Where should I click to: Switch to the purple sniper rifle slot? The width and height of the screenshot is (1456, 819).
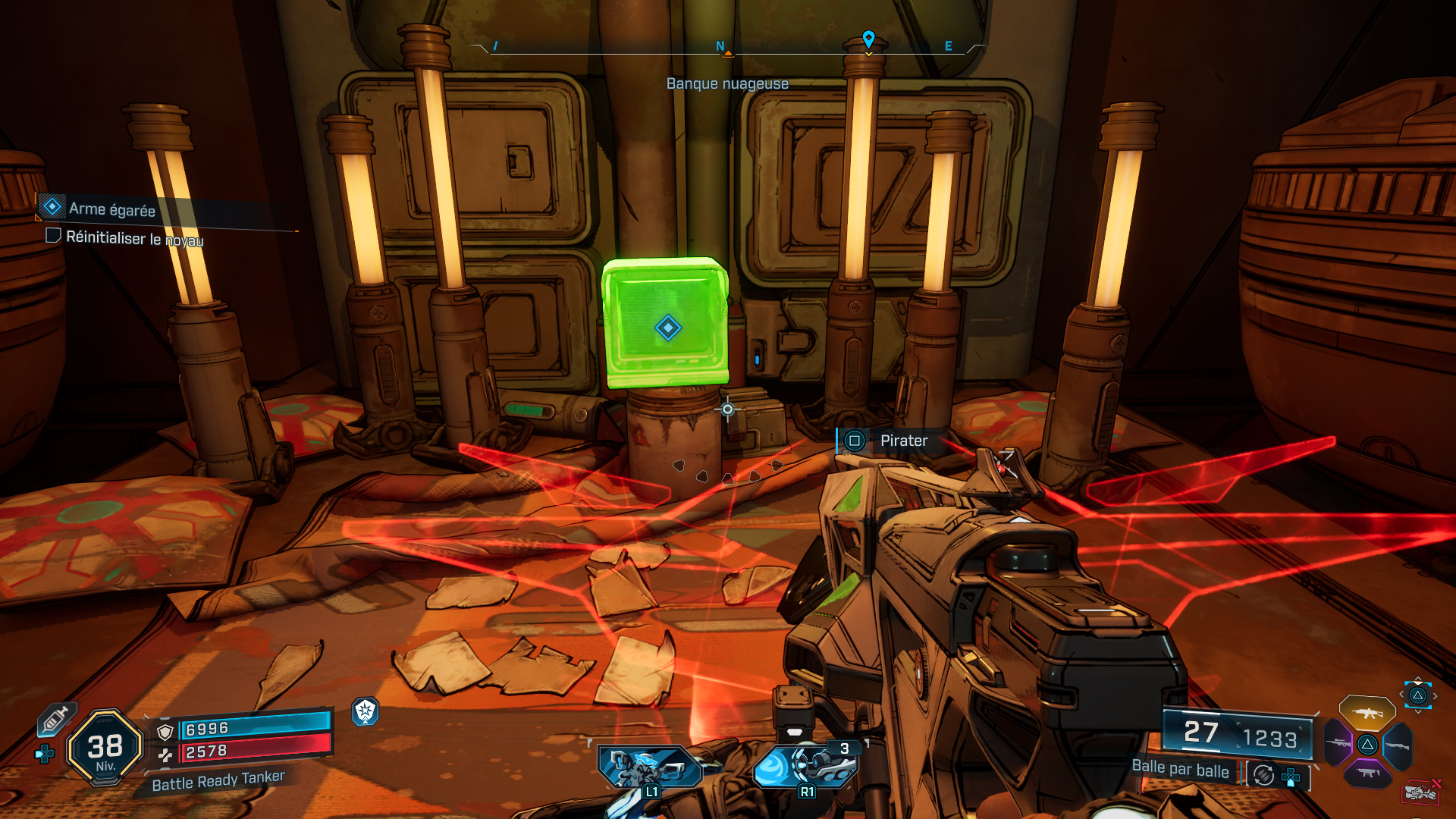1338,743
